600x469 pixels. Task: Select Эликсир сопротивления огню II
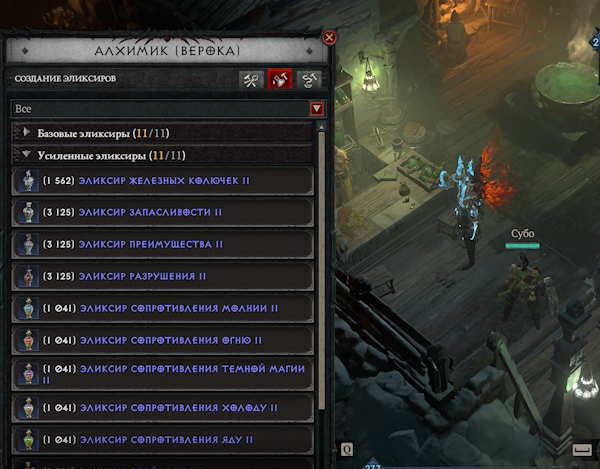coord(163,341)
